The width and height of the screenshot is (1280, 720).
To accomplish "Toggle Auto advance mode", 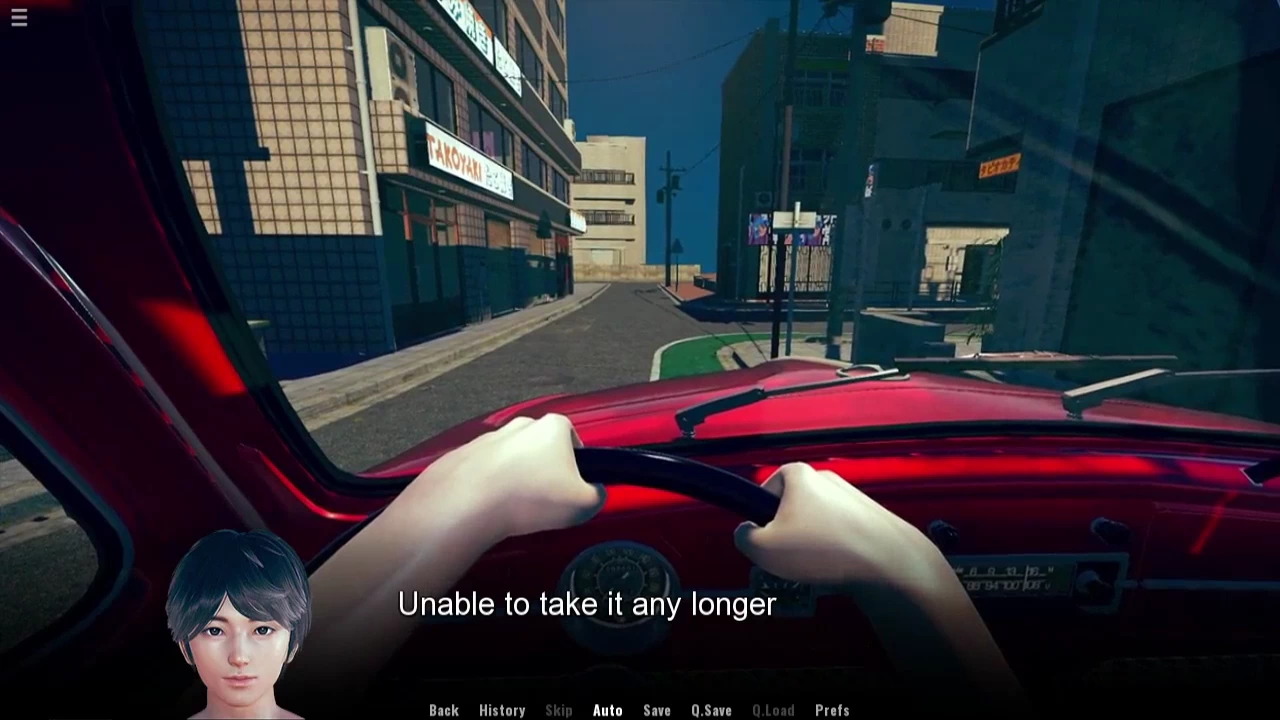I will [607, 710].
